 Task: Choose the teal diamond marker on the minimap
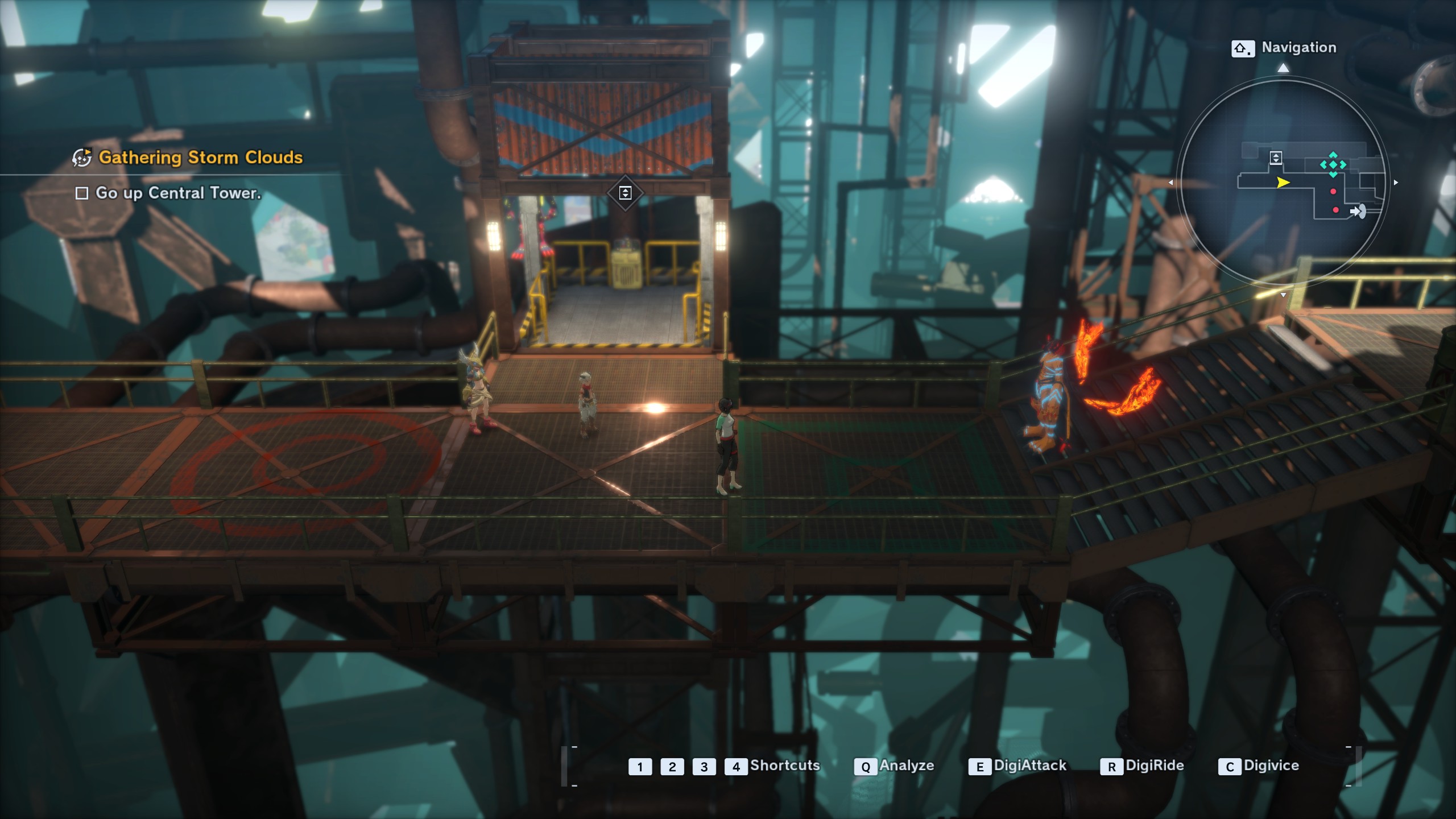click(x=1333, y=165)
